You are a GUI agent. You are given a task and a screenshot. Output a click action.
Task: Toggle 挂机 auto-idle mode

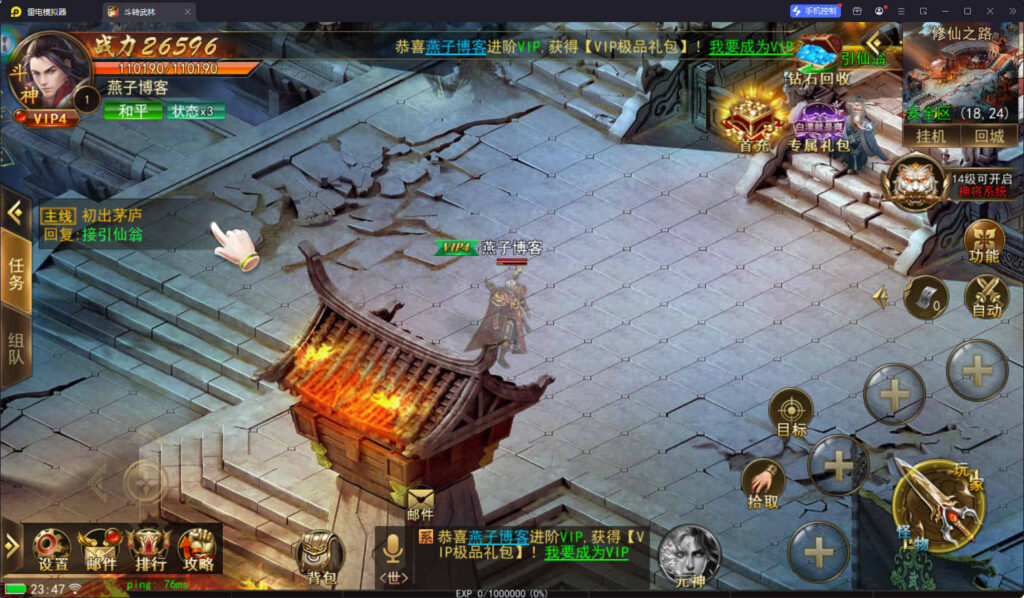click(931, 136)
